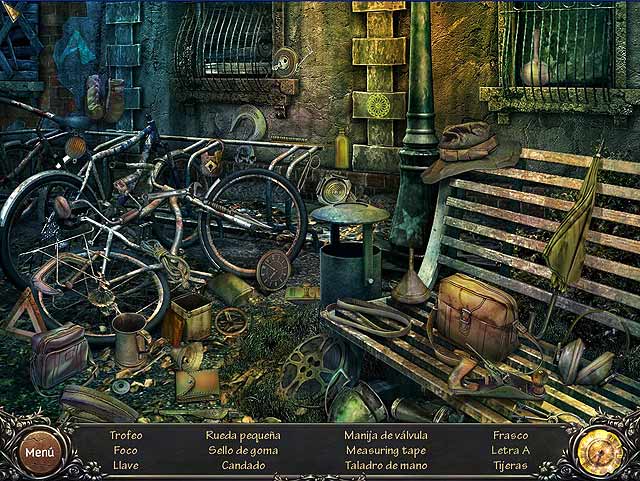Select the 'Rueda pequeña' list entry
The image size is (640, 481).
[243, 435]
